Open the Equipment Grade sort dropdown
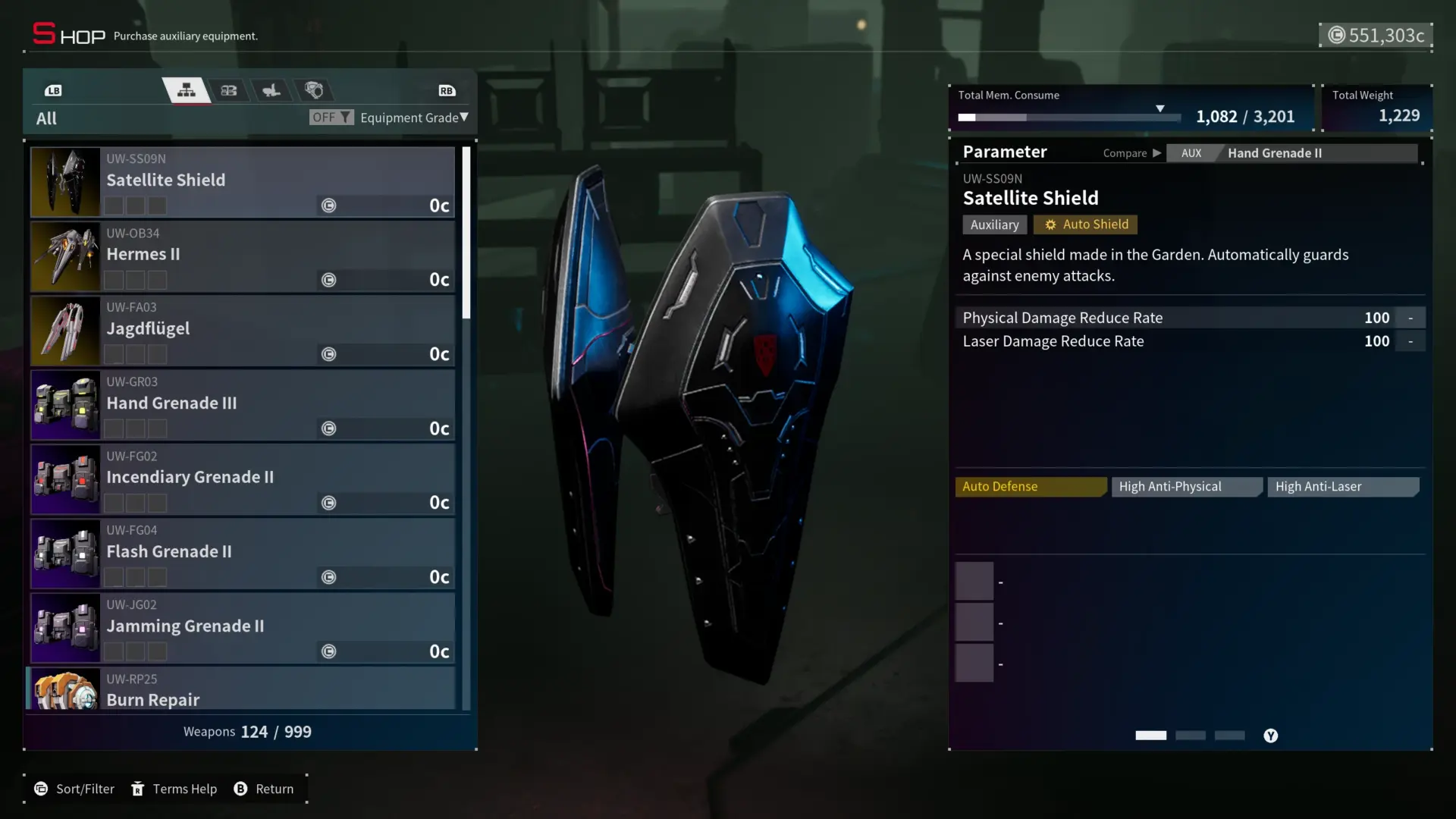 tap(414, 118)
